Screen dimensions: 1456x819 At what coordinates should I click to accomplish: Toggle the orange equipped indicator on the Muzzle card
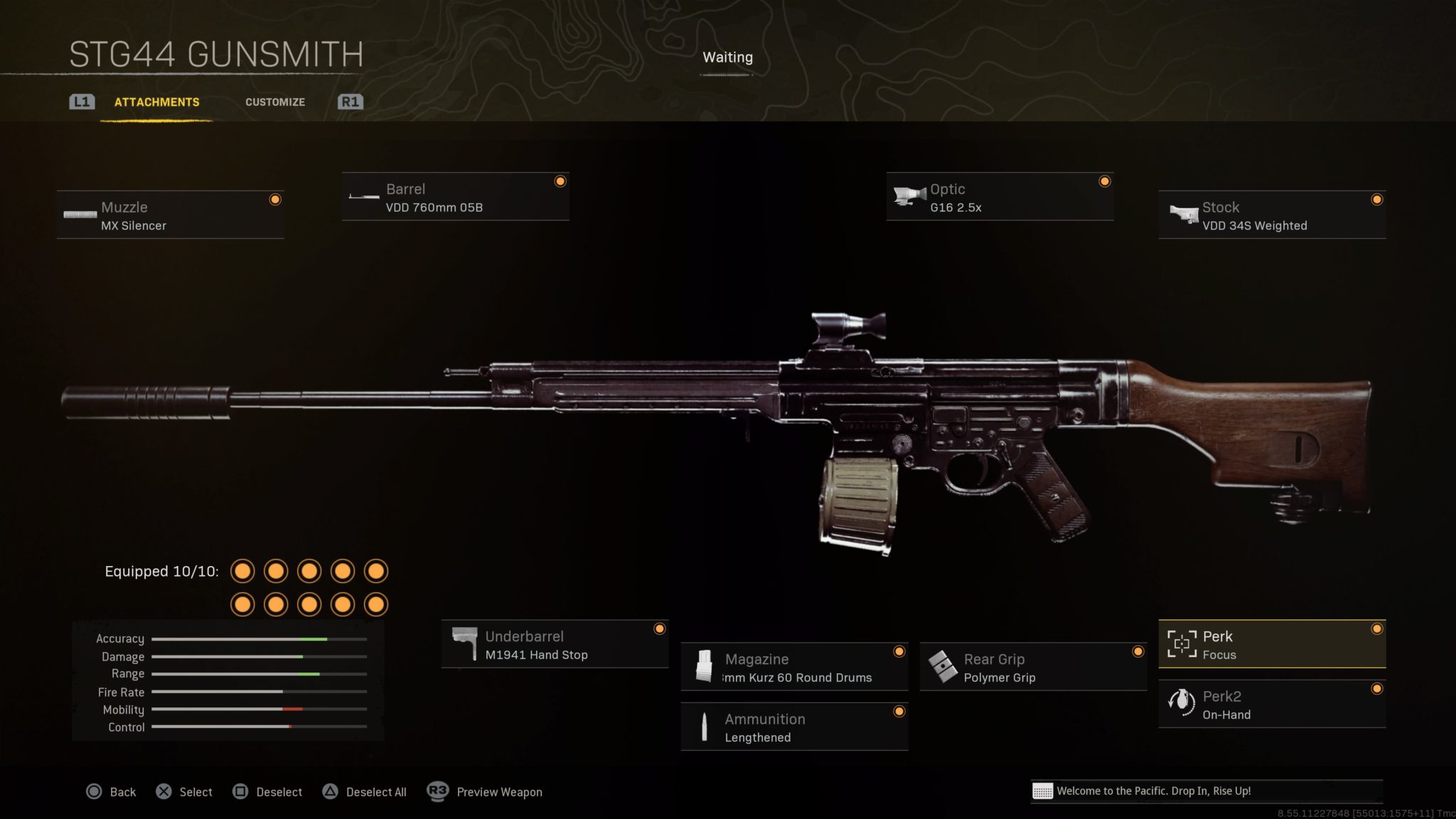coord(276,200)
